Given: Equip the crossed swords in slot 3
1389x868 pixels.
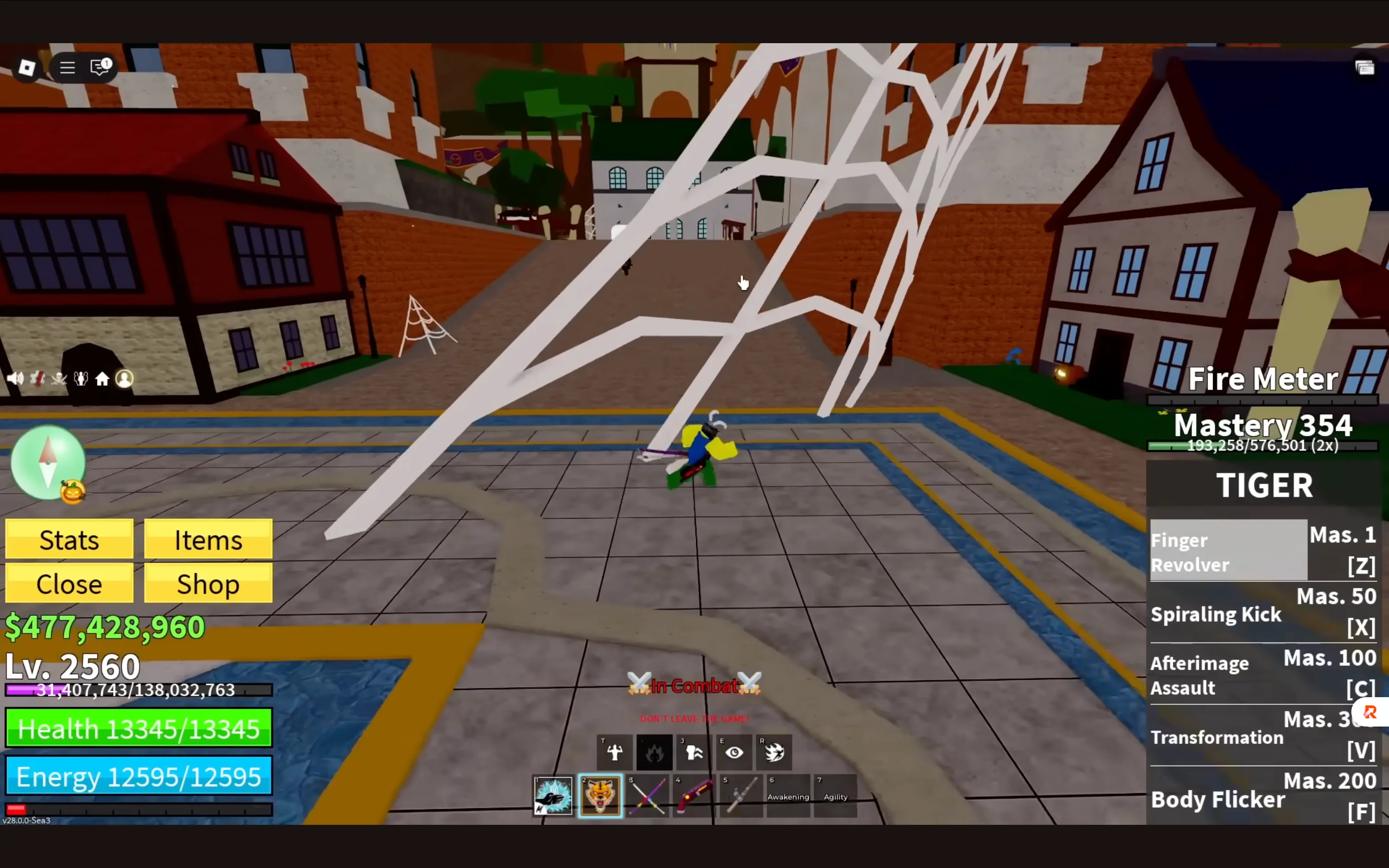Looking at the screenshot, I should [x=648, y=796].
